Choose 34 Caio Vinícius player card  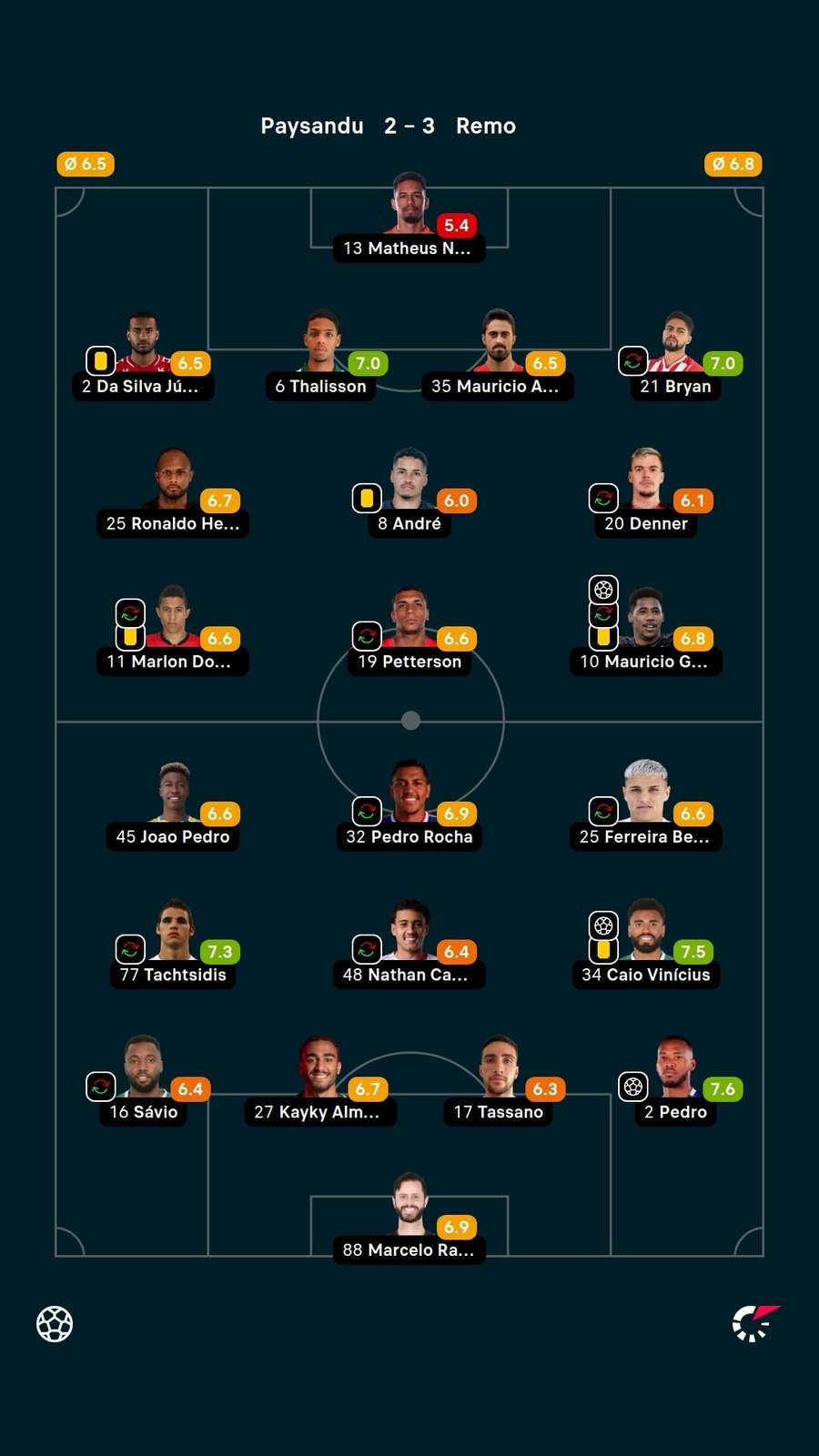646,945
